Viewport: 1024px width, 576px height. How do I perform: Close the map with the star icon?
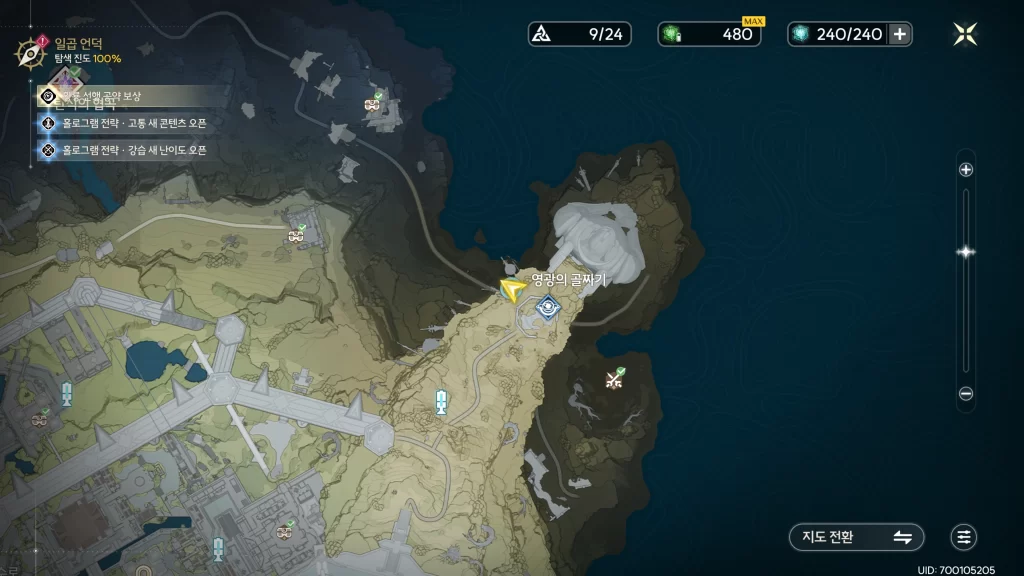(965, 34)
